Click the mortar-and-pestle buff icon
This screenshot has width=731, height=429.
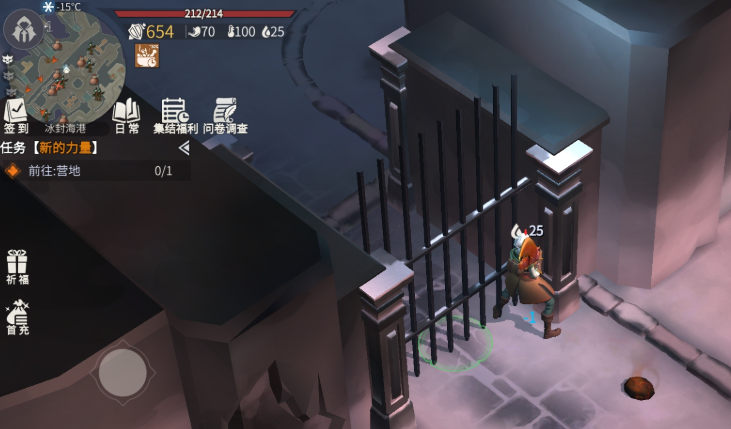[x=147, y=56]
